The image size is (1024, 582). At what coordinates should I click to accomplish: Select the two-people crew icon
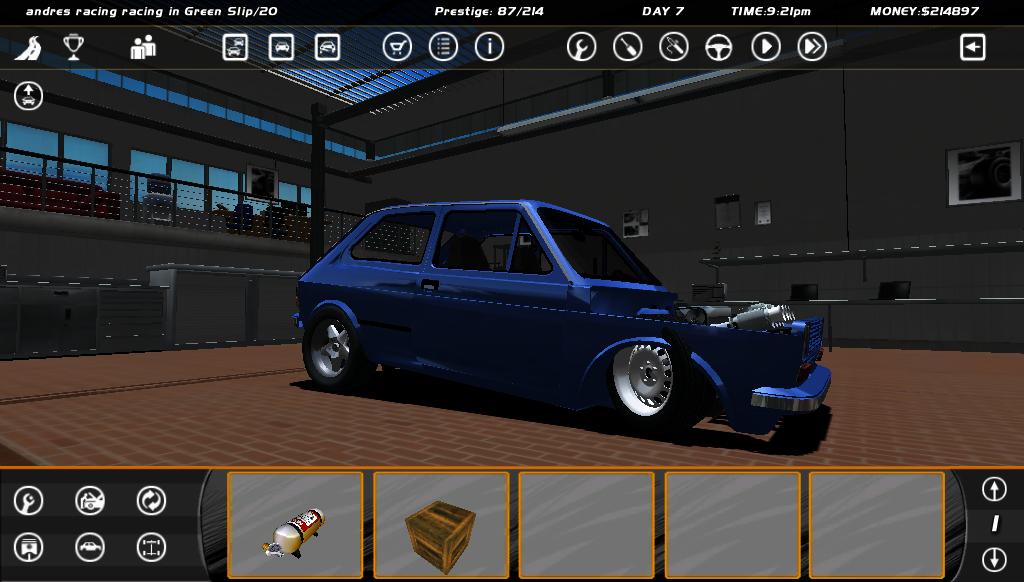(143, 47)
